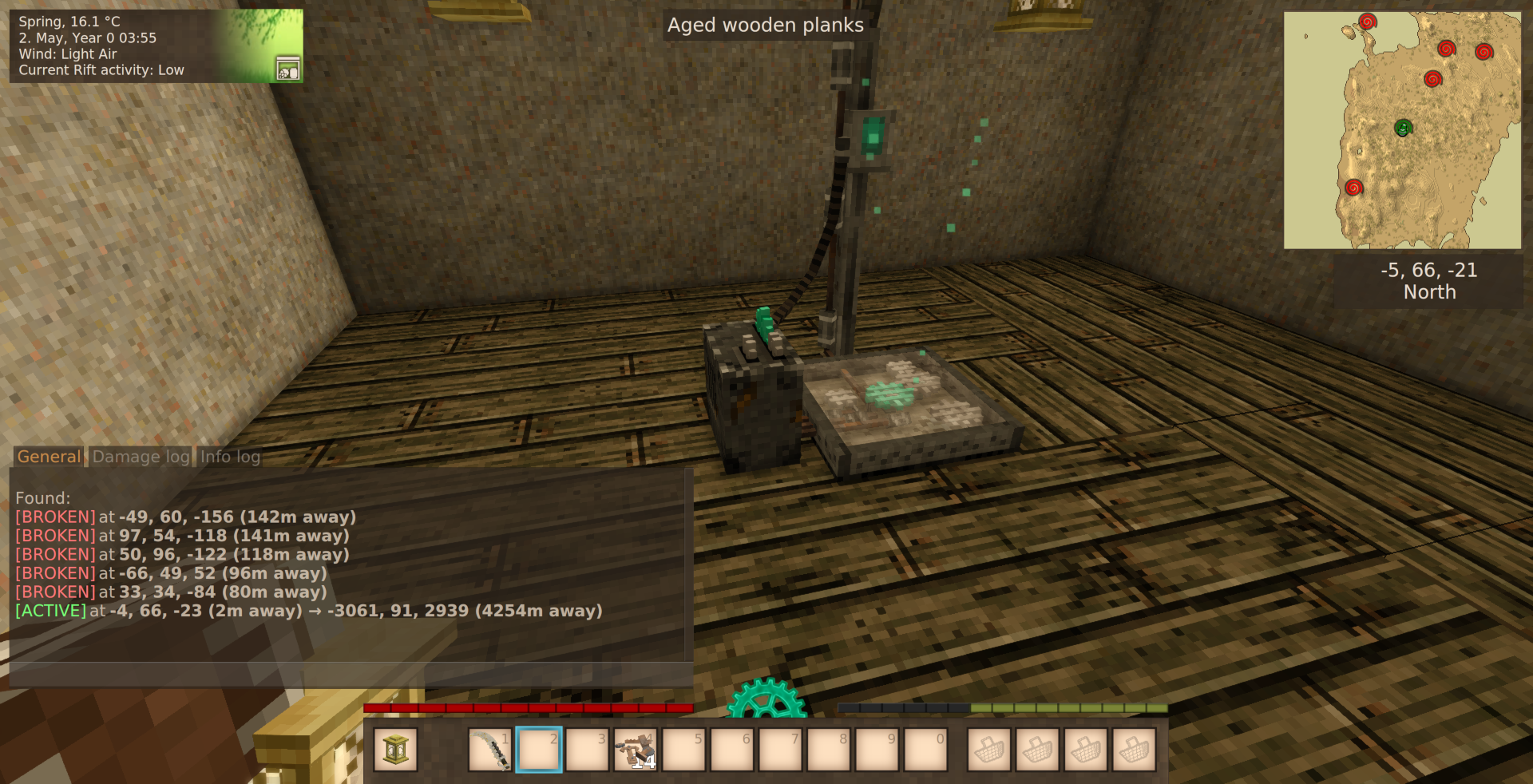Image resolution: width=1533 pixels, height=784 pixels.
Task: Select the flint knife in hotbar slot 1
Action: [490, 749]
